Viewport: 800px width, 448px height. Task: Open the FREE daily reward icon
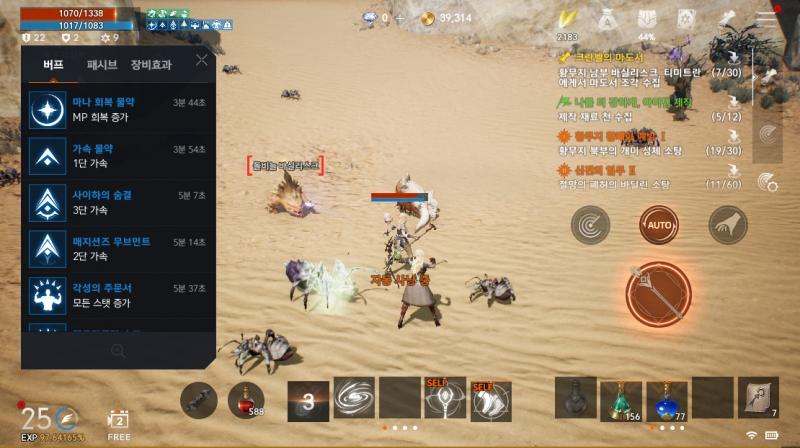pos(119,422)
